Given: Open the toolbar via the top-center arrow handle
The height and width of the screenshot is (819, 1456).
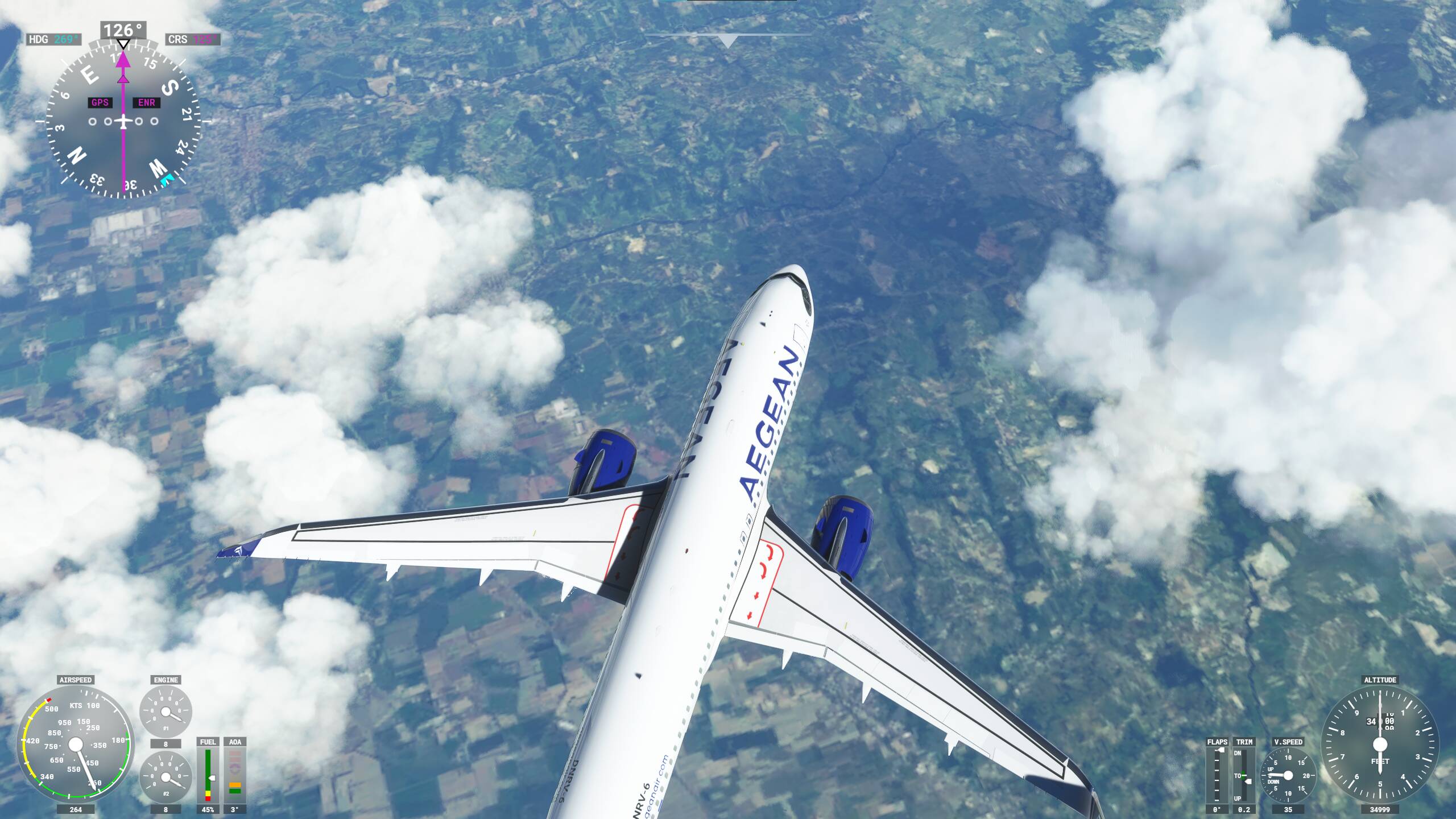Looking at the screenshot, I should pos(727,40).
